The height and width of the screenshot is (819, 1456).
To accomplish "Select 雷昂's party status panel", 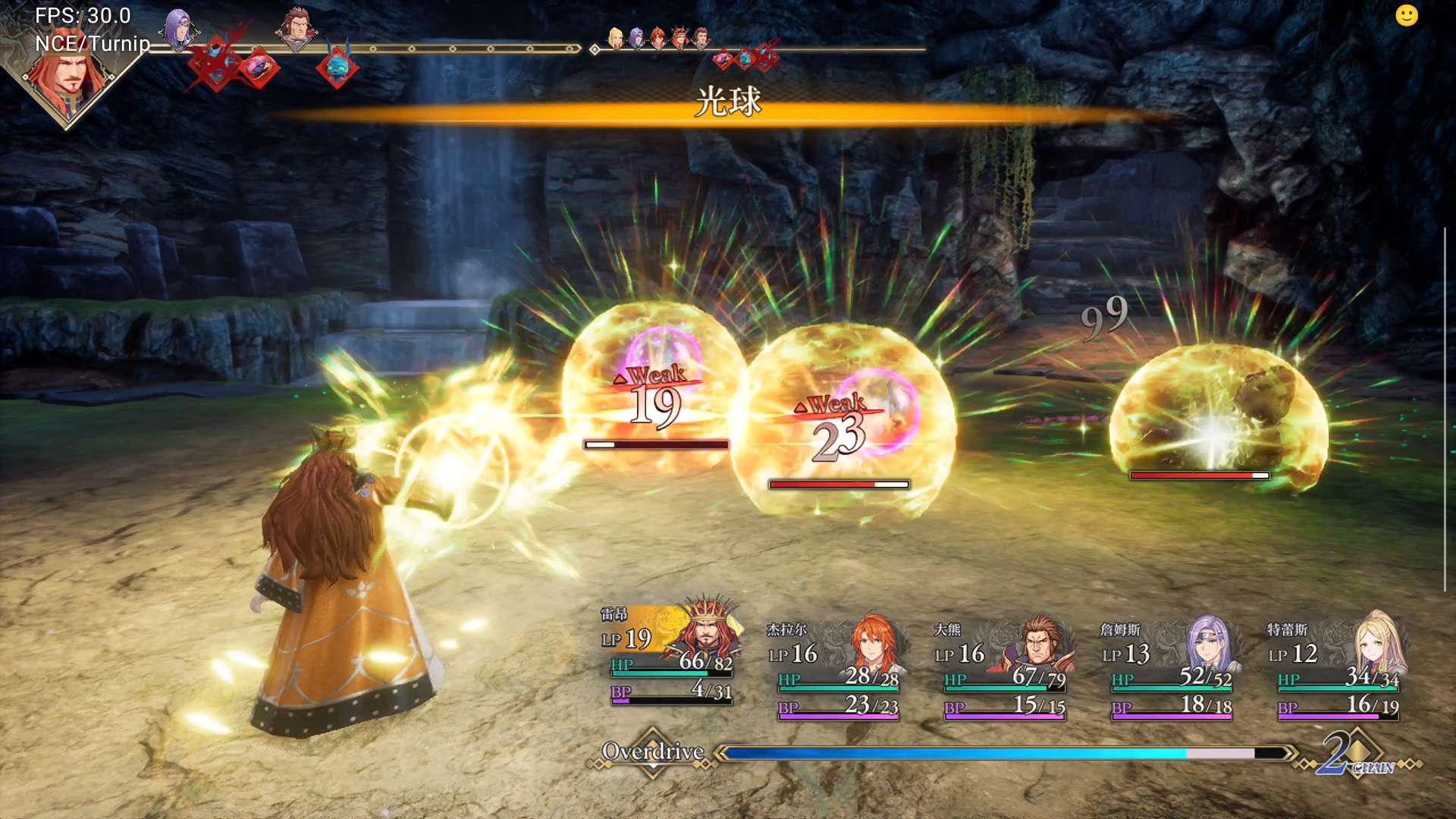I will click(670, 656).
